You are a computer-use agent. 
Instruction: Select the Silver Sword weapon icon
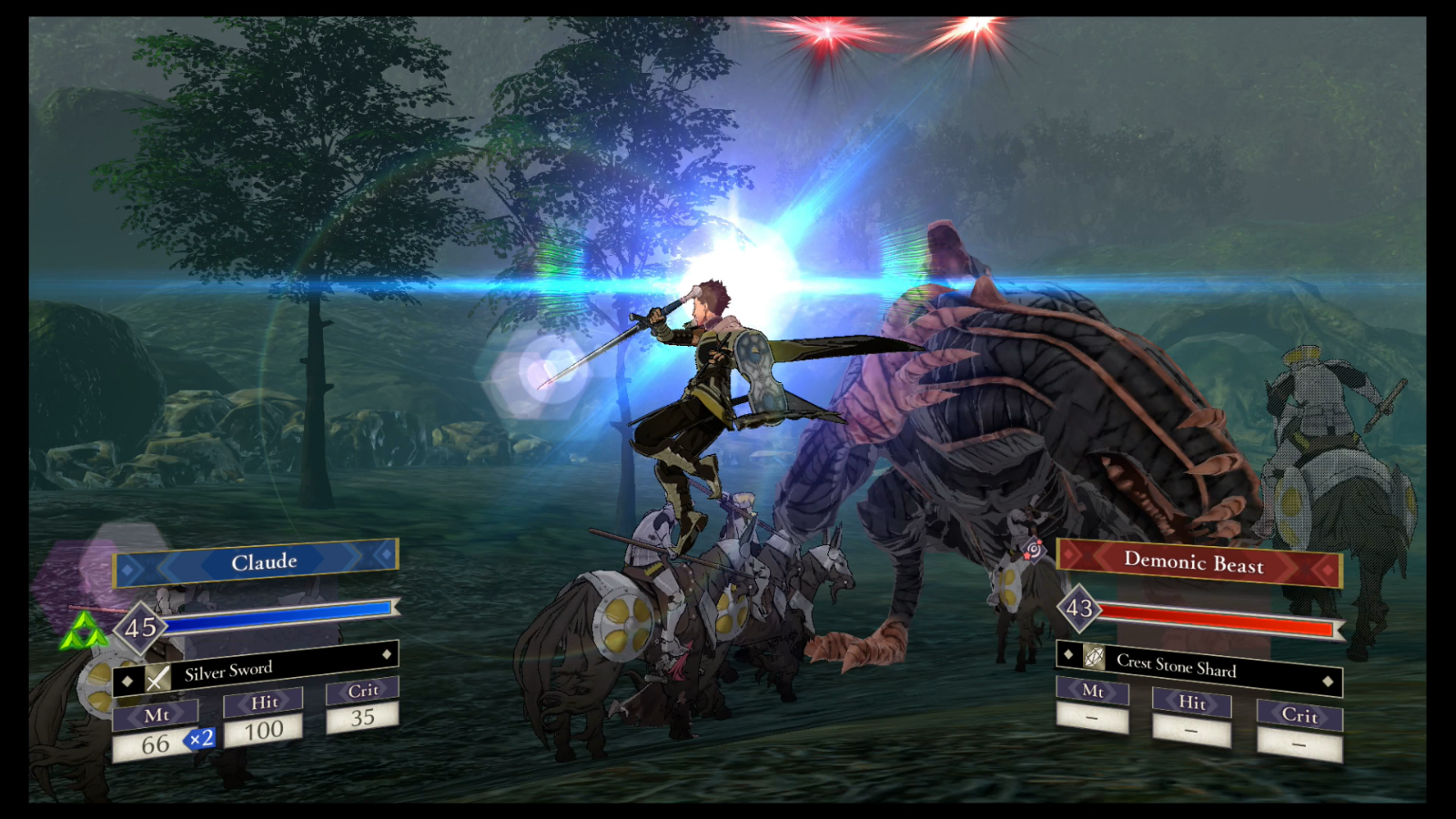pos(158,678)
